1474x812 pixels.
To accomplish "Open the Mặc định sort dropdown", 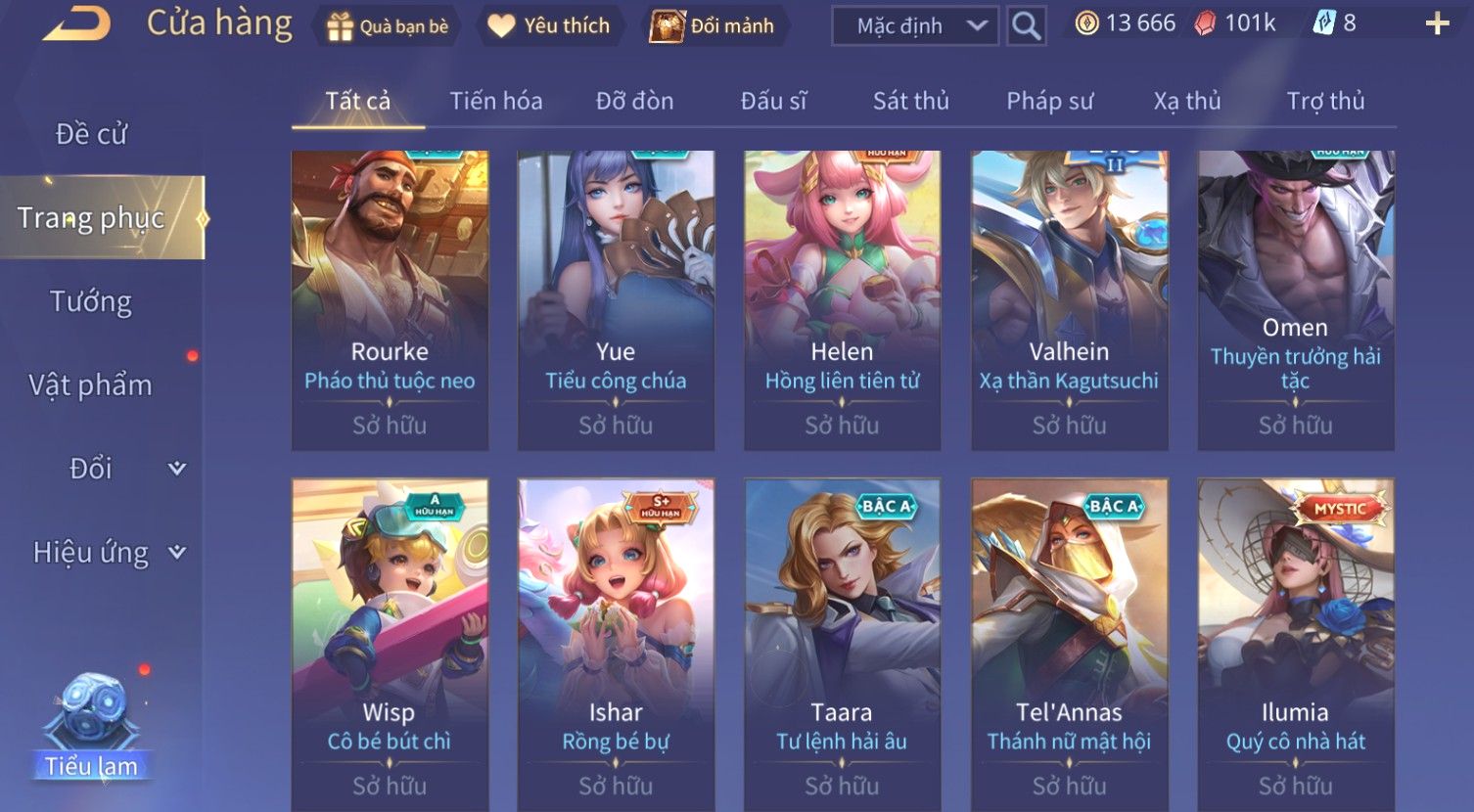I will pos(914,26).
